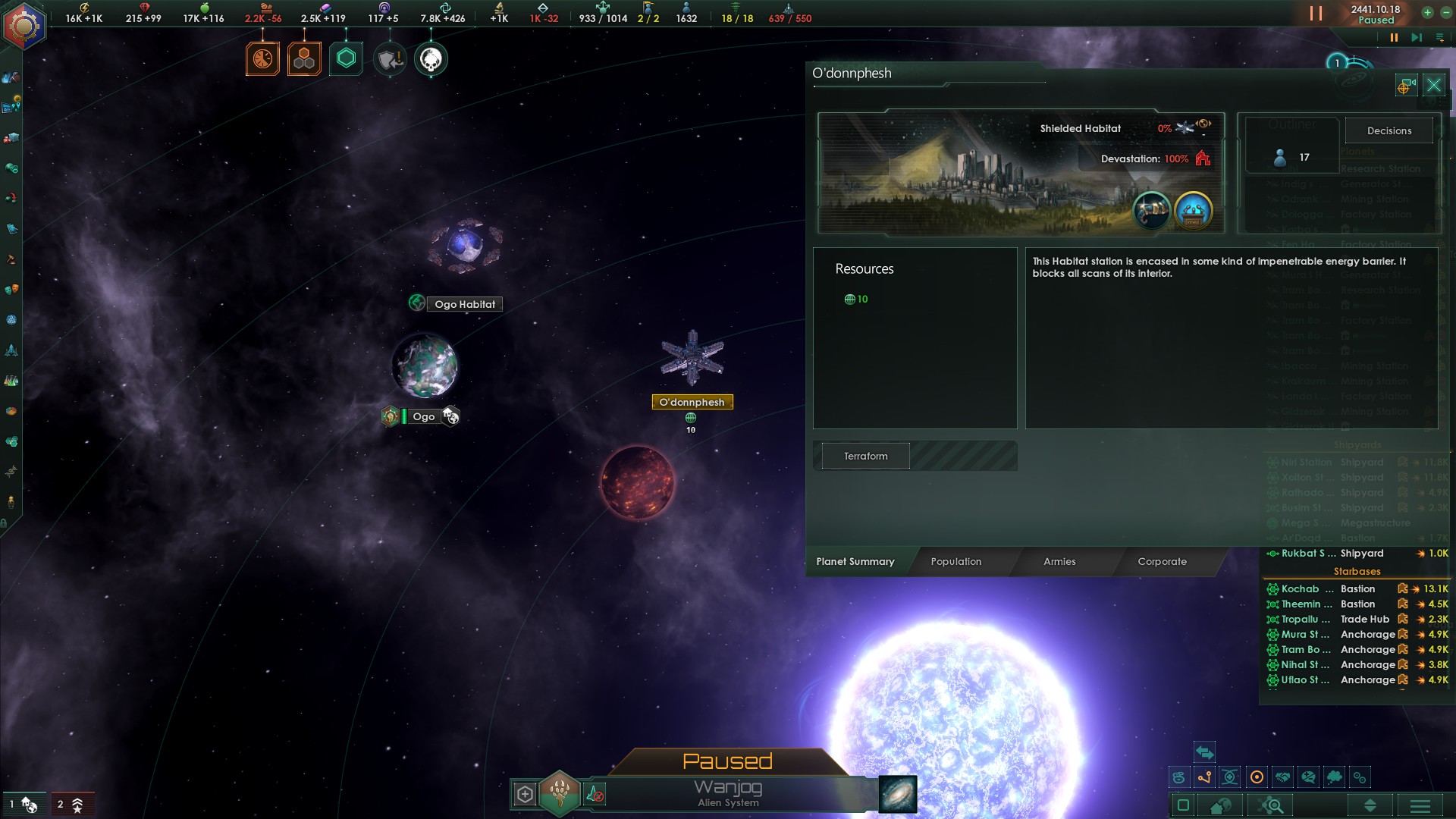
Task: Switch to the Population tab
Action: (x=955, y=562)
